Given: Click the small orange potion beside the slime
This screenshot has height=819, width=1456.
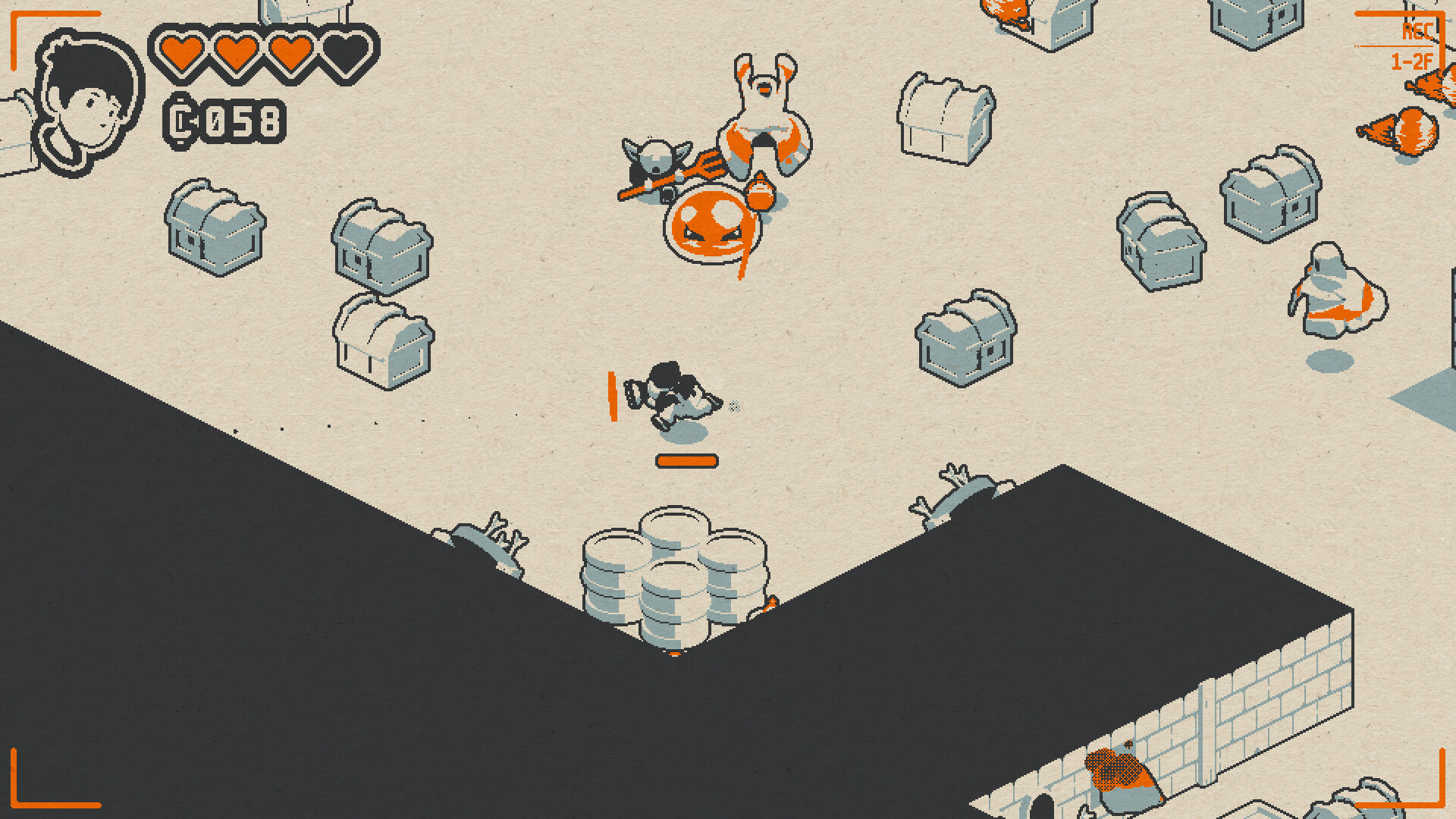Looking at the screenshot, I should 761,190.
